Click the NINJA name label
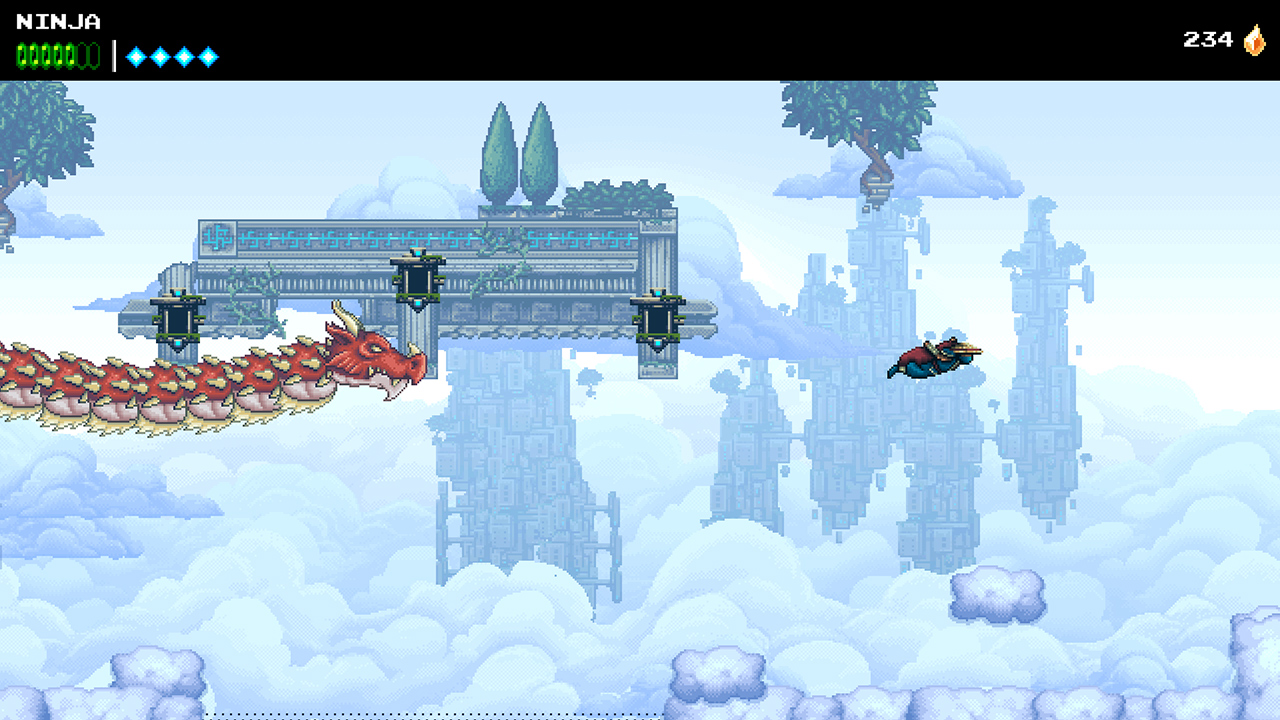The image size is (1280, 720). pos(58,21)
